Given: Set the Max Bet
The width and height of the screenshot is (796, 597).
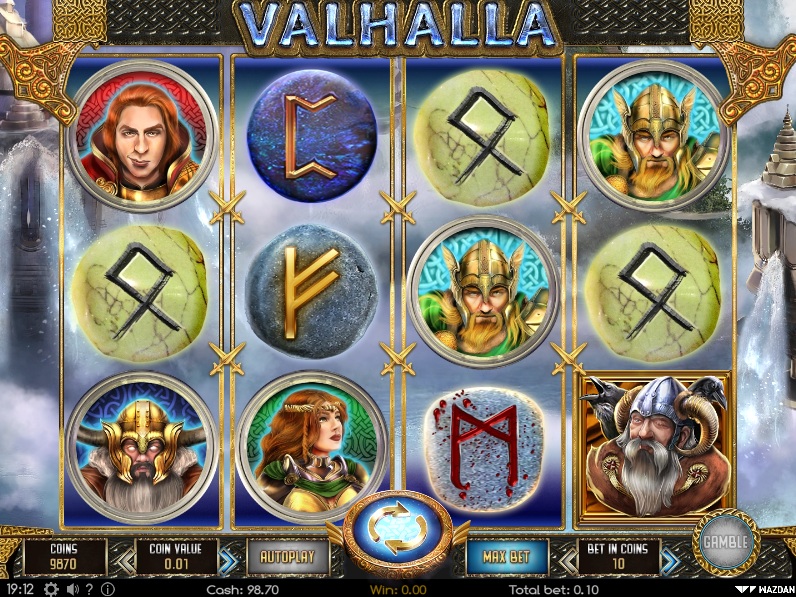Looking at the screenshot, I should coord(507,556).
